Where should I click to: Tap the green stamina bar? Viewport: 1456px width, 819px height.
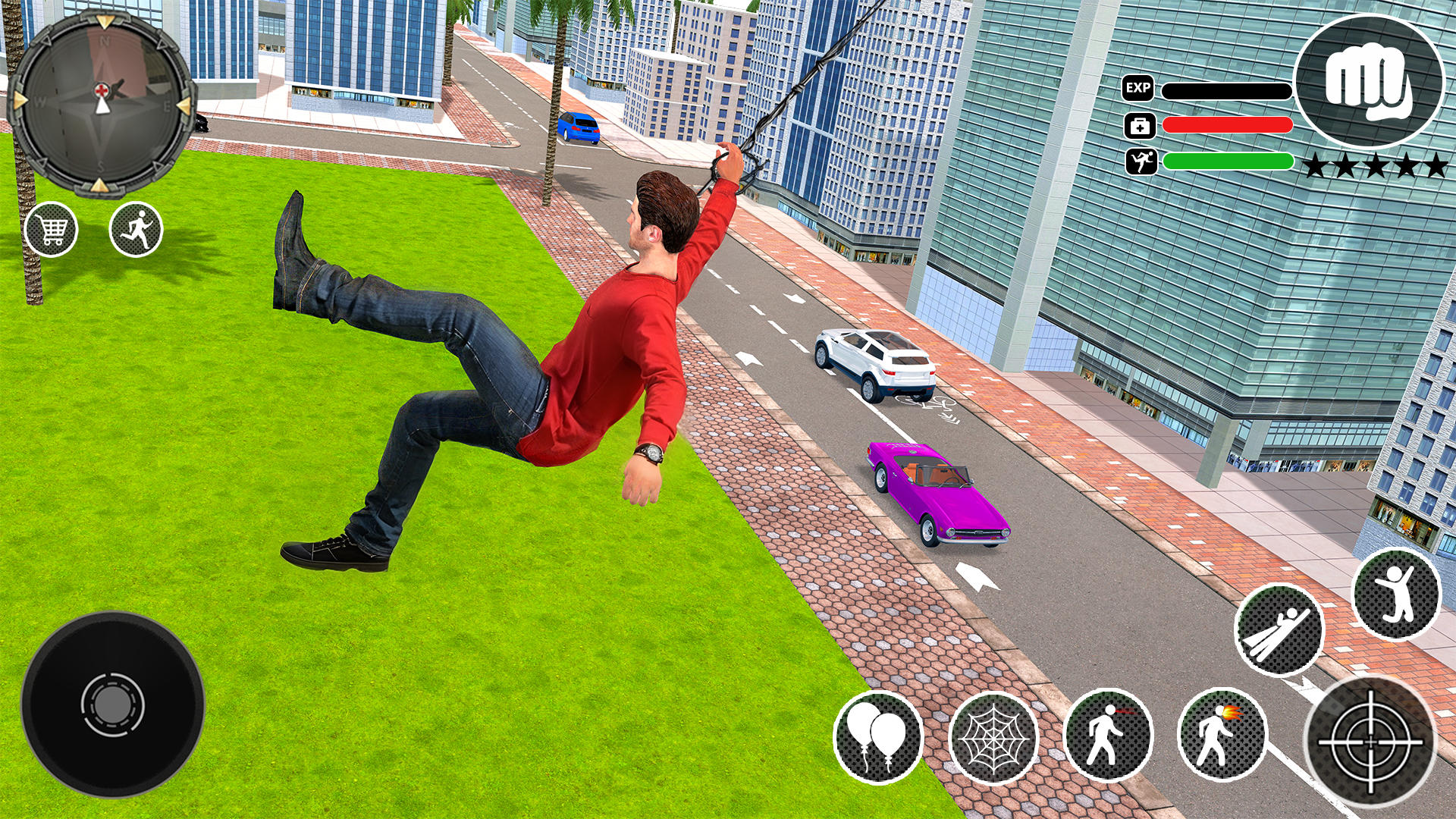pos(1228,162)
